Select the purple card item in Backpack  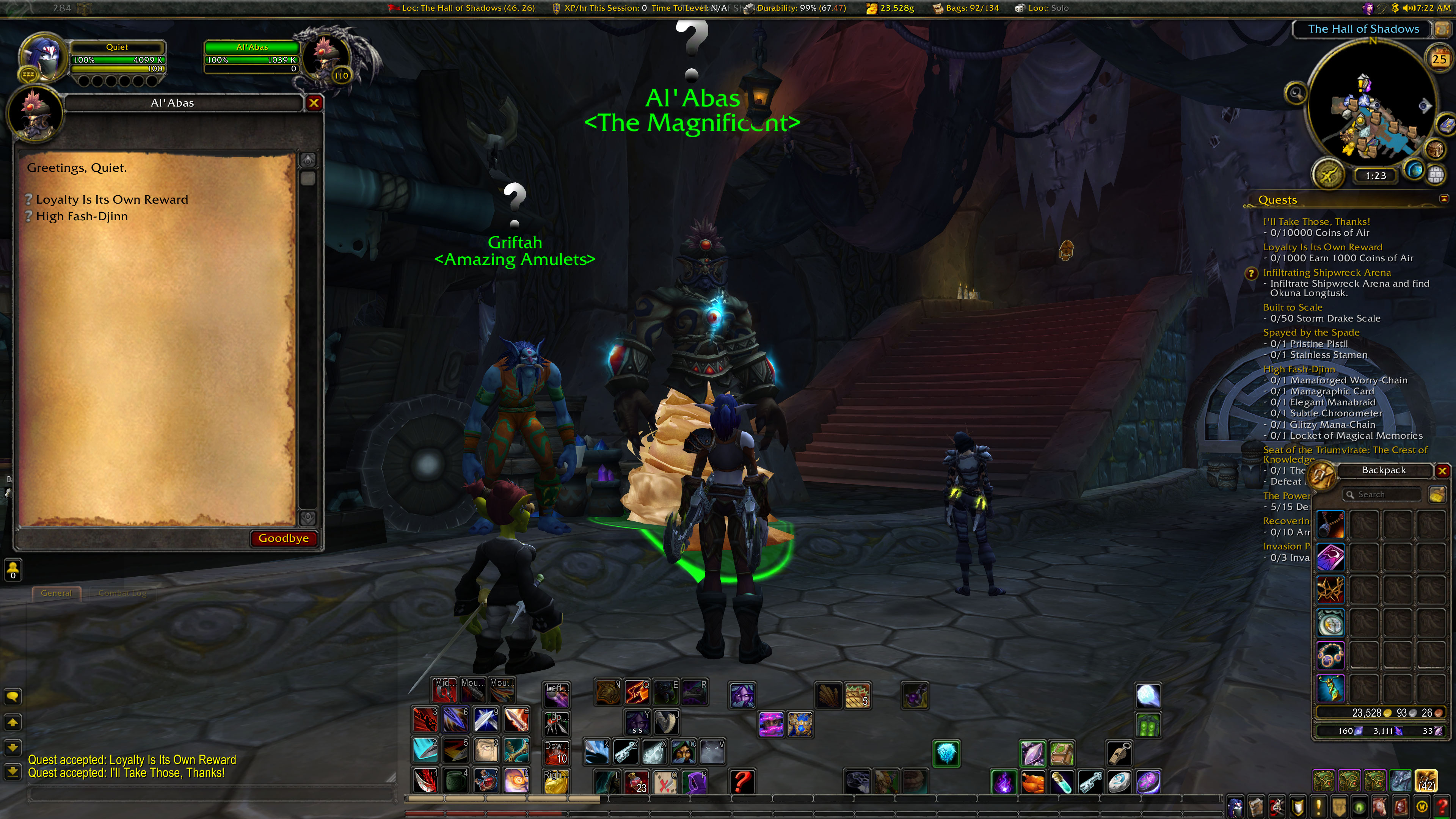1330,557
